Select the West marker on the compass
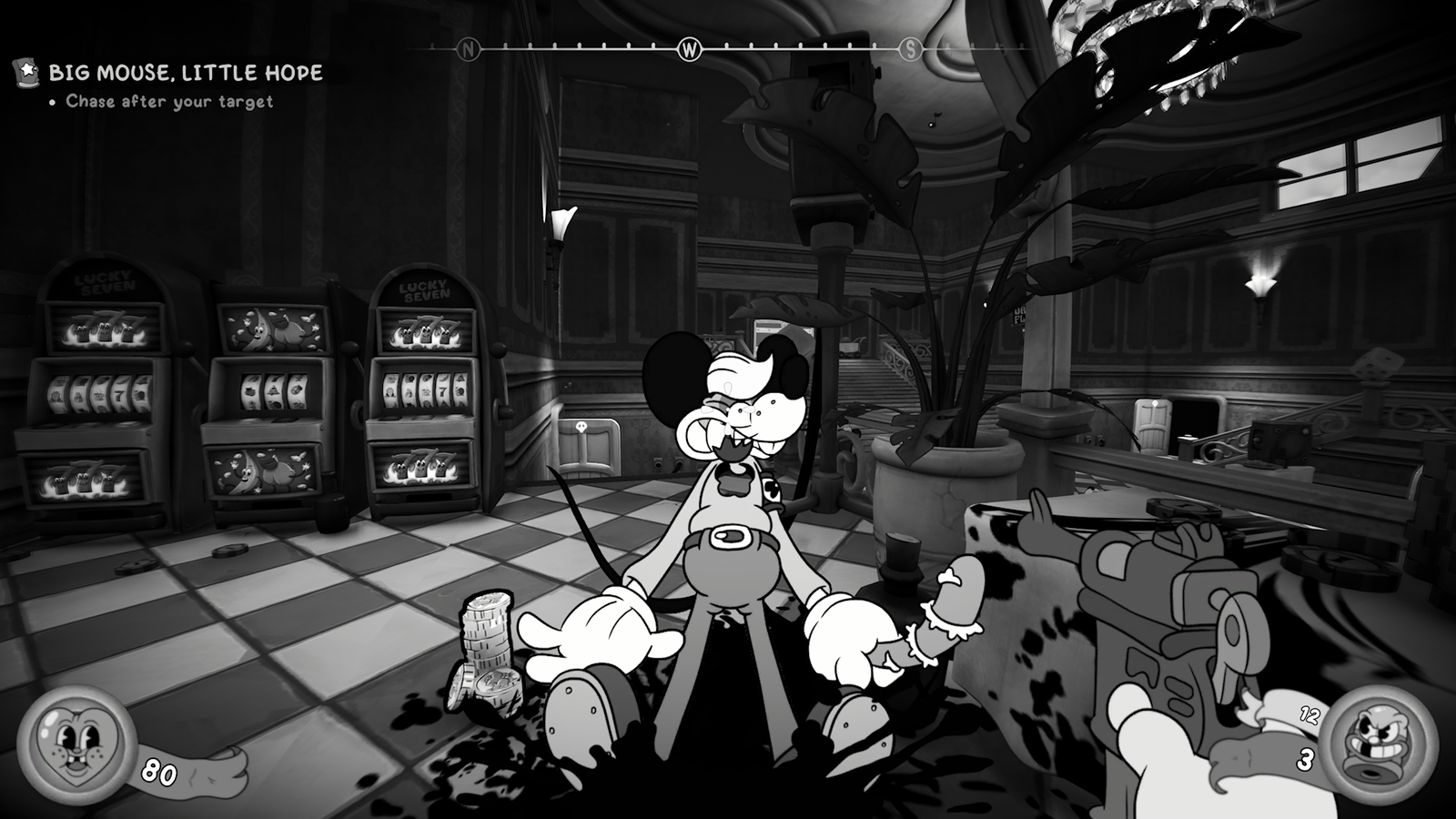 click(x=690, y=50)
